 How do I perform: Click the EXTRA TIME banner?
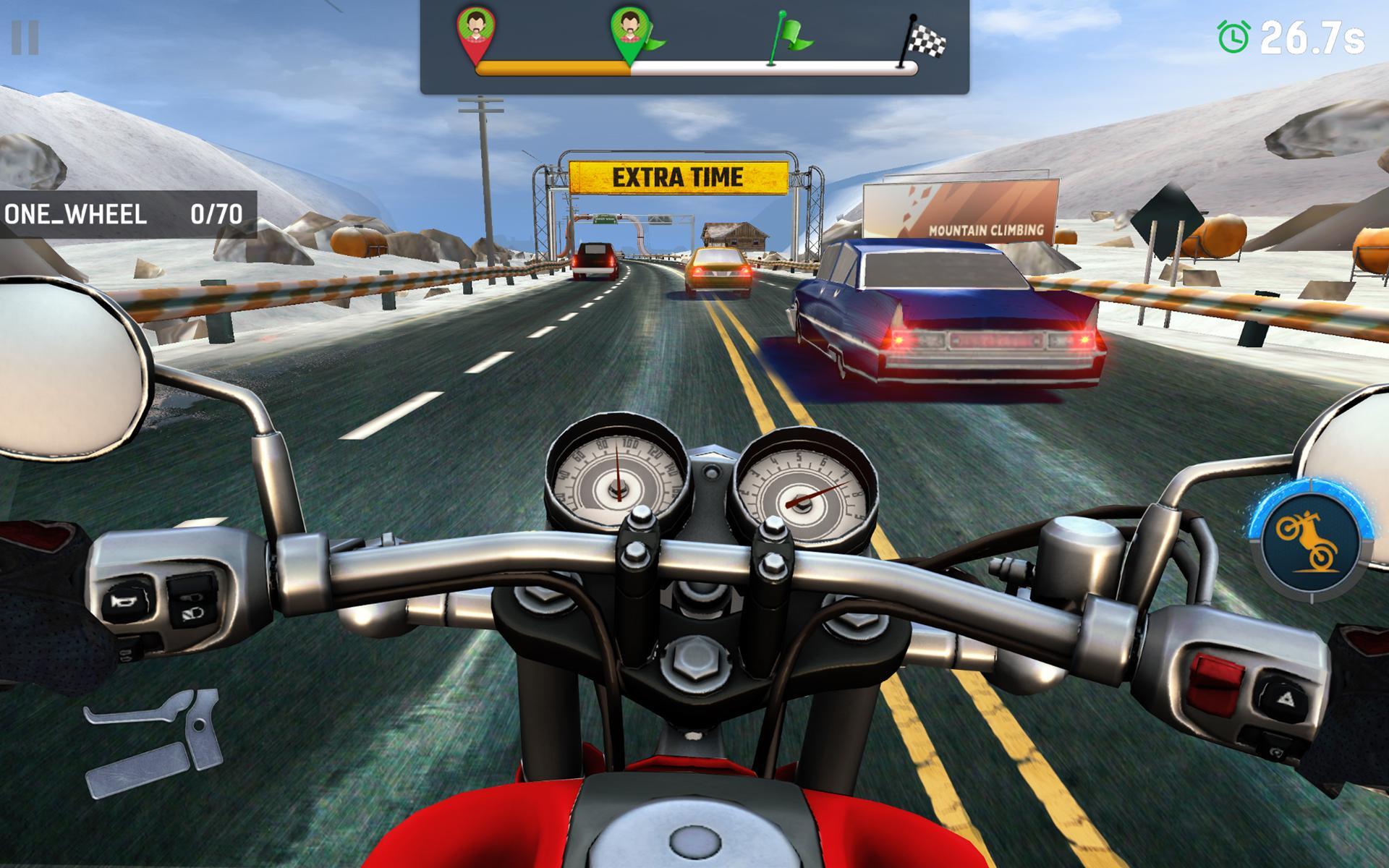(678, 174)
